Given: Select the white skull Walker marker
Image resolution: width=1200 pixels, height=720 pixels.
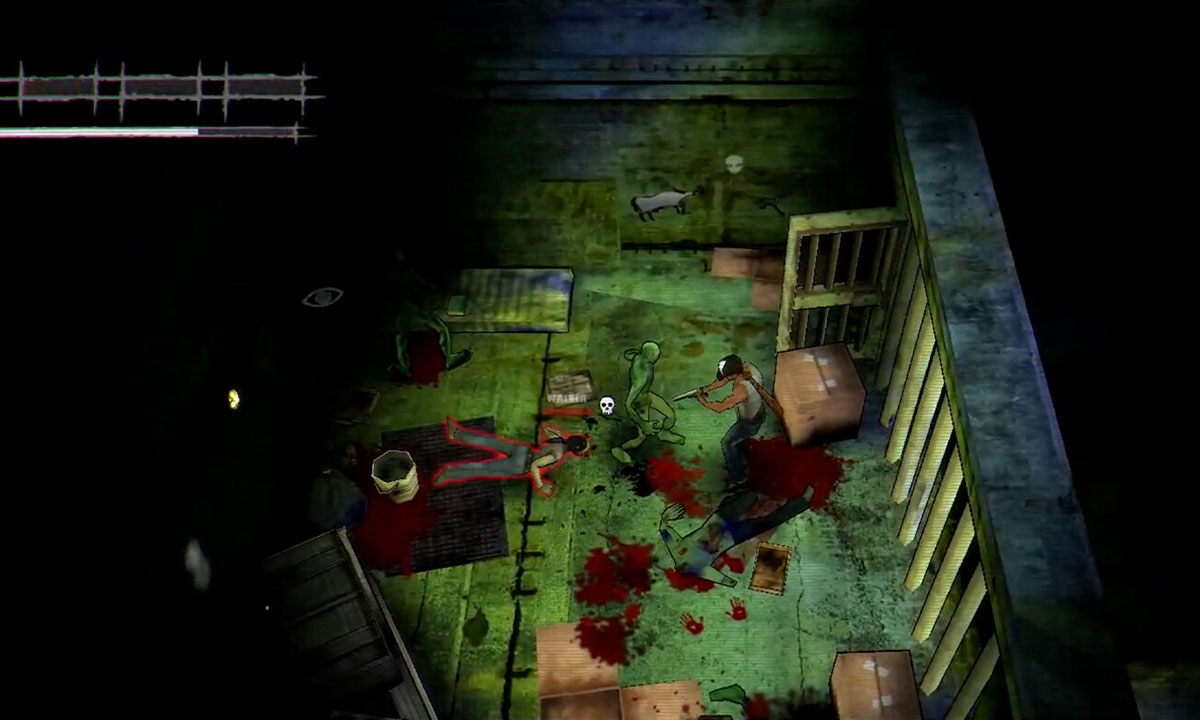Looking at the screenshot, I should (606, 405).
